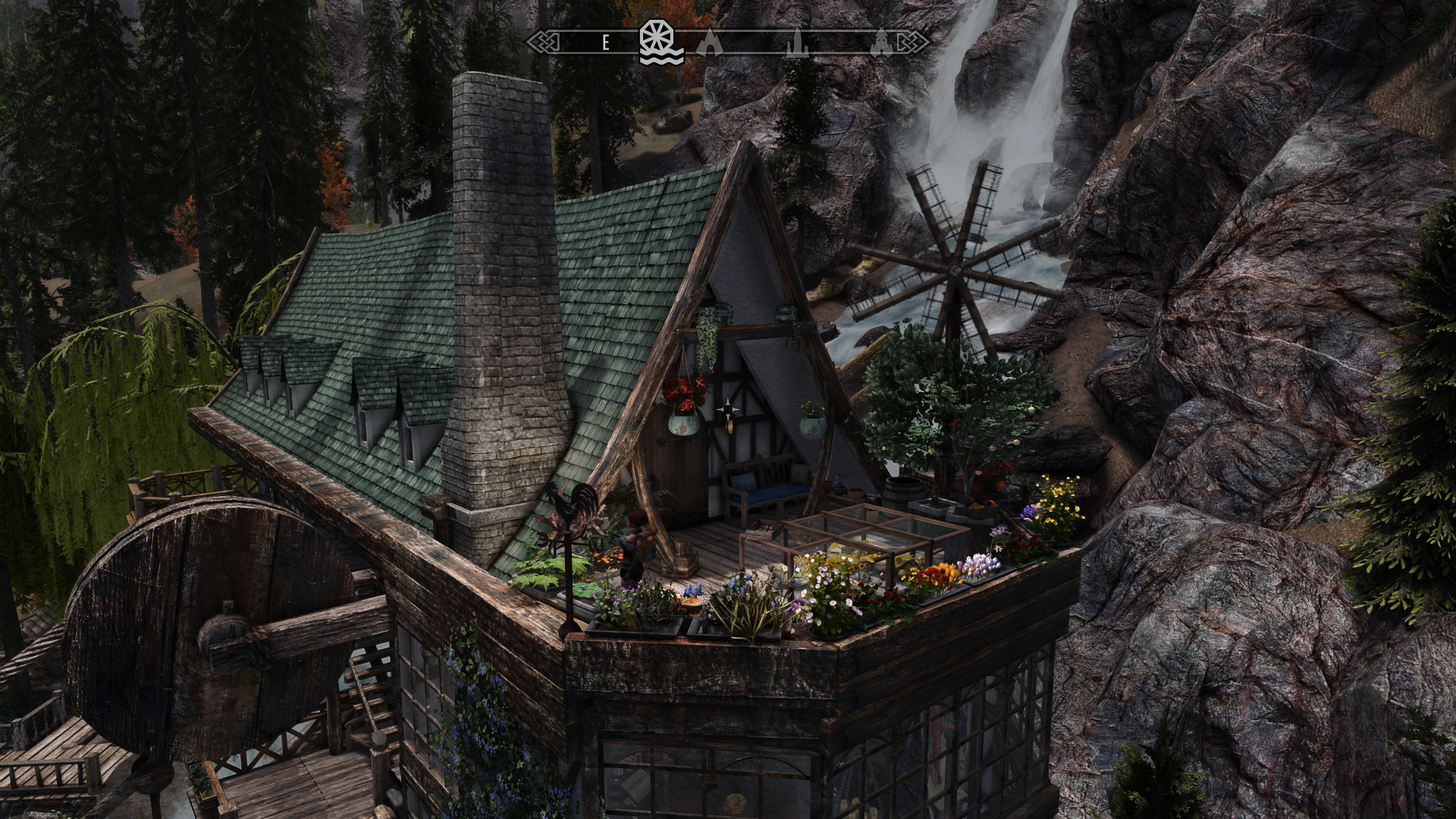1456x819 pixels.
Task: Choose the fort tower marker on the compass
Action: click(881, 43)
